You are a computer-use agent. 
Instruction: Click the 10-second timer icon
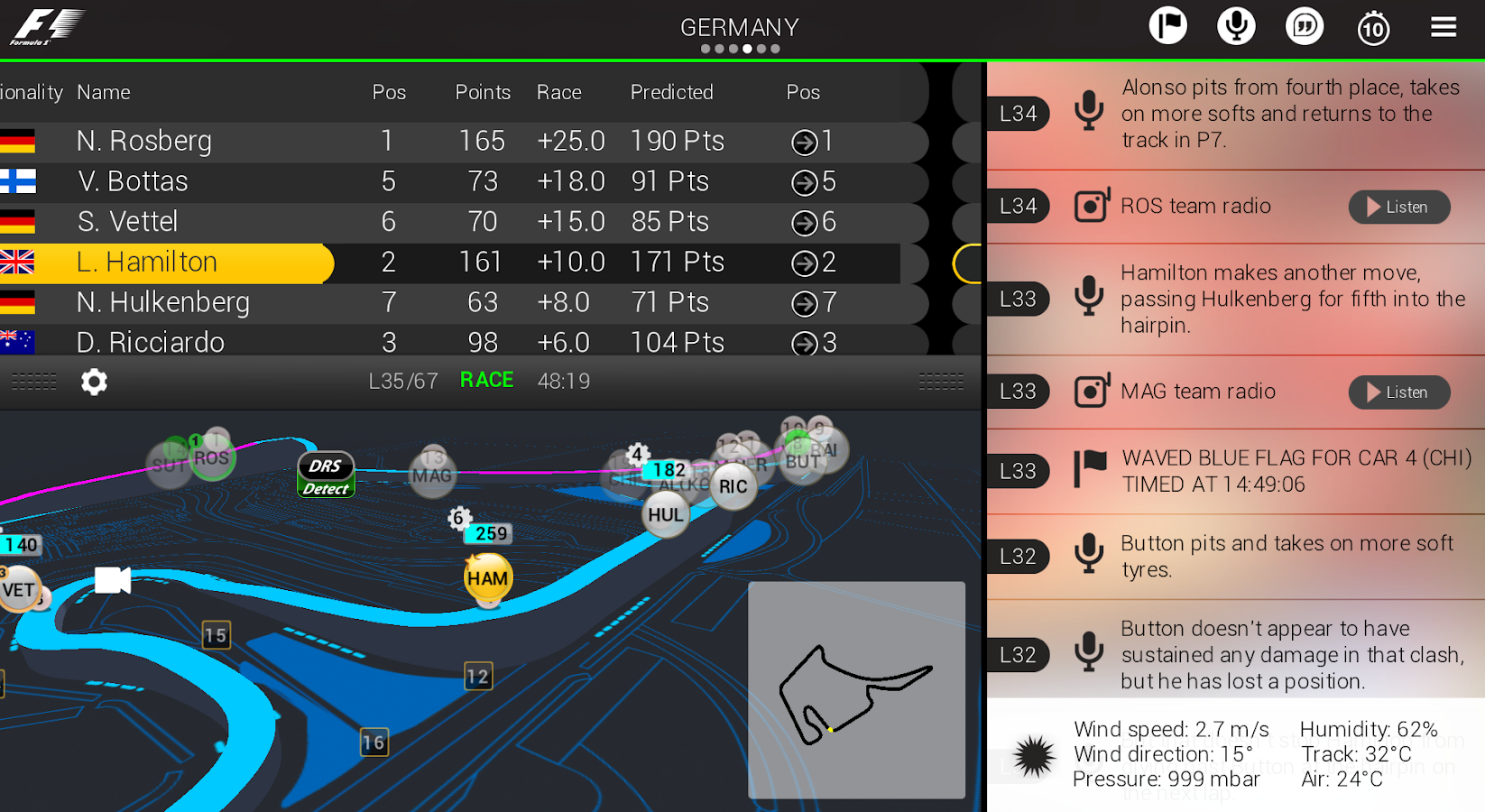point(1373,28)
